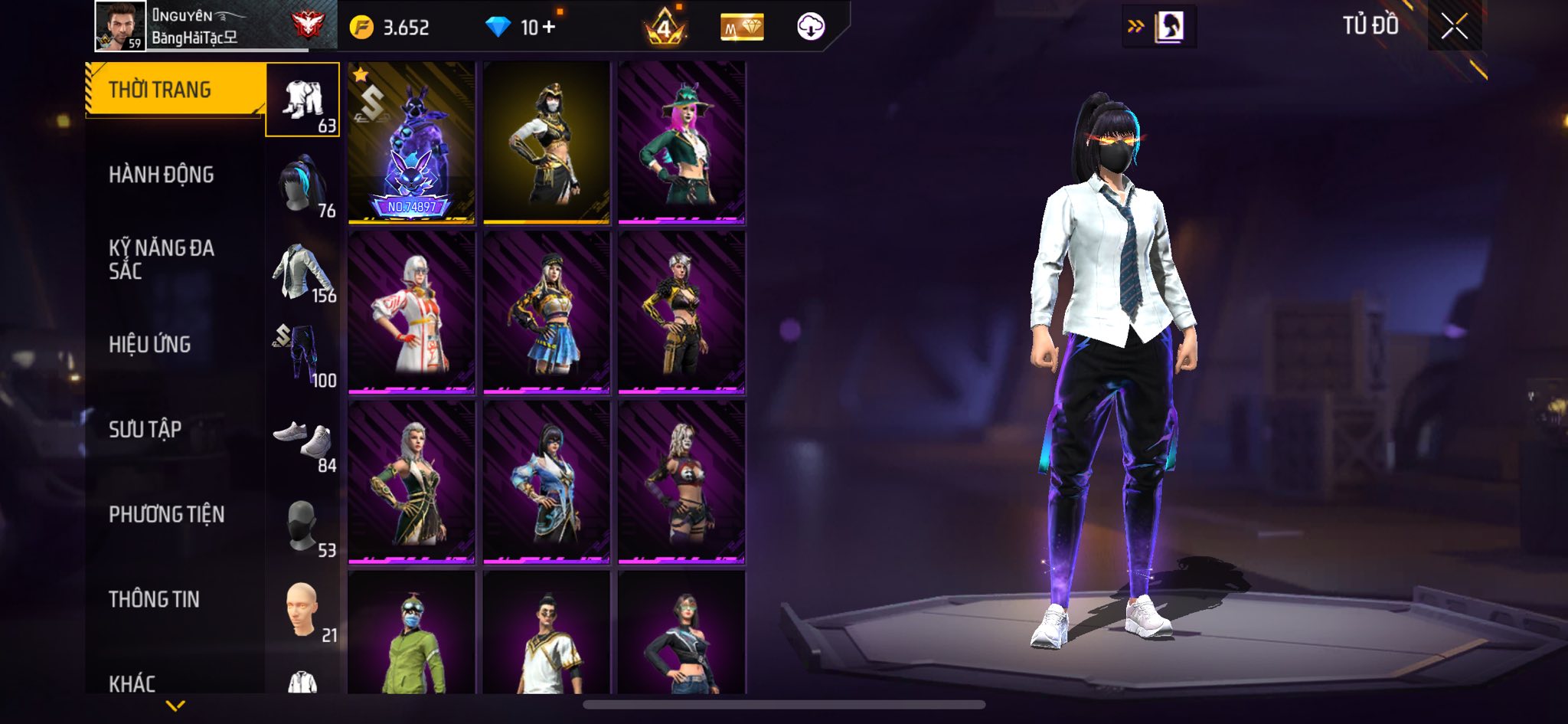The image size is (1568, 724).
Task: Show the hair category with 76 items
Action: pos(303,185)
